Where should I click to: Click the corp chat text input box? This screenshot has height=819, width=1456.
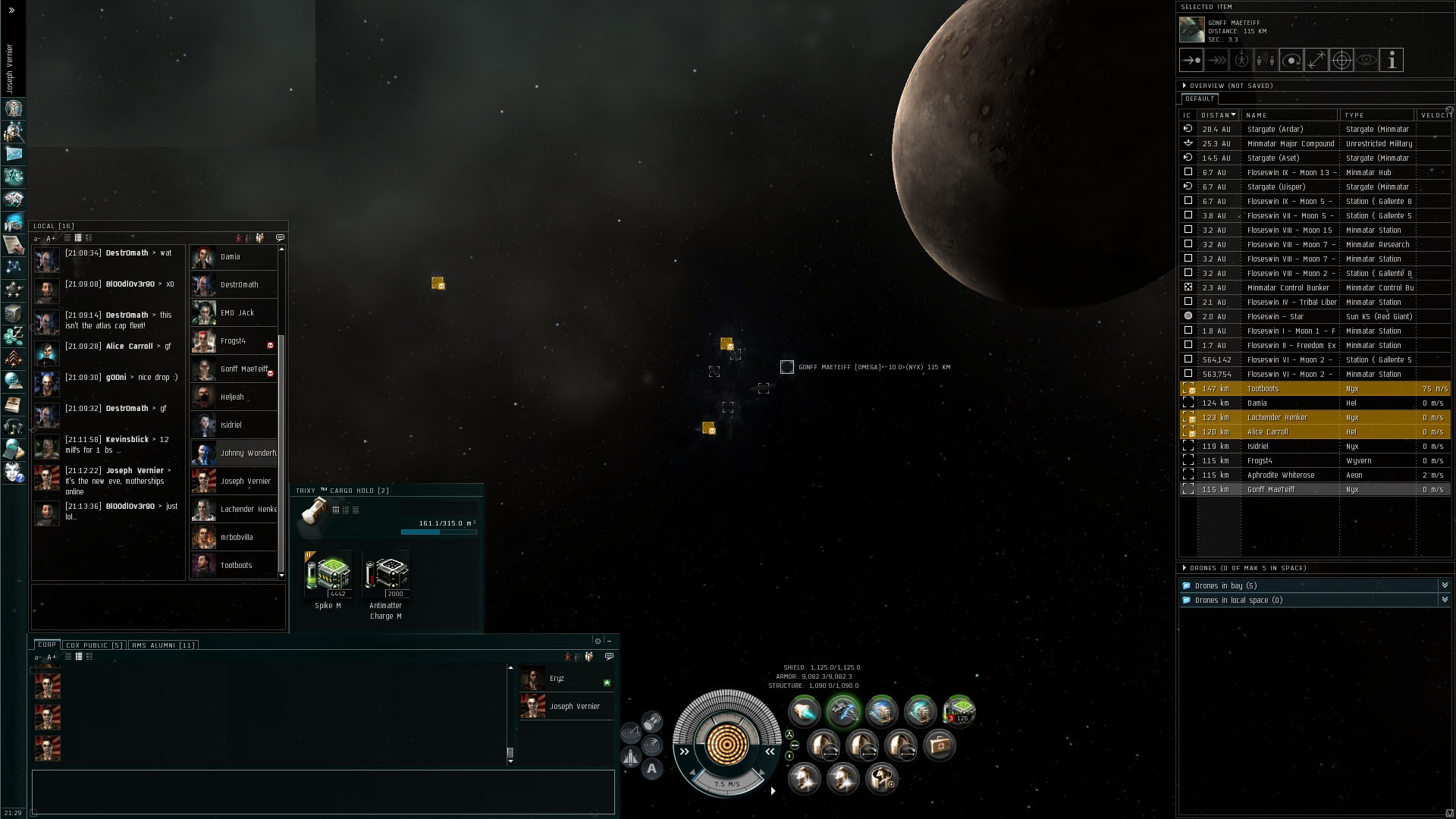(323, 792)
